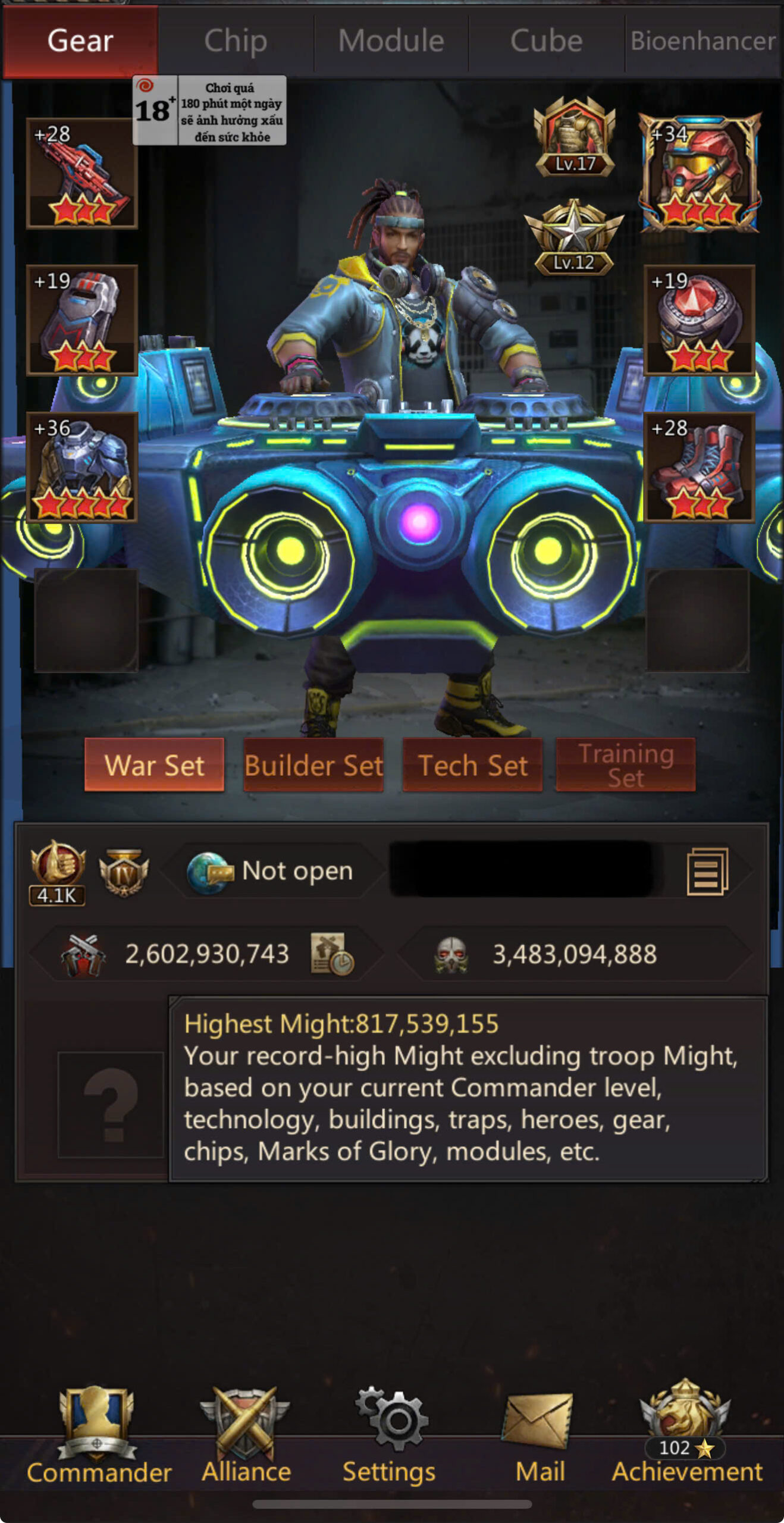784x1523 pixels.
Task: Inspect the red gem ring accessory
Action: 699,320
